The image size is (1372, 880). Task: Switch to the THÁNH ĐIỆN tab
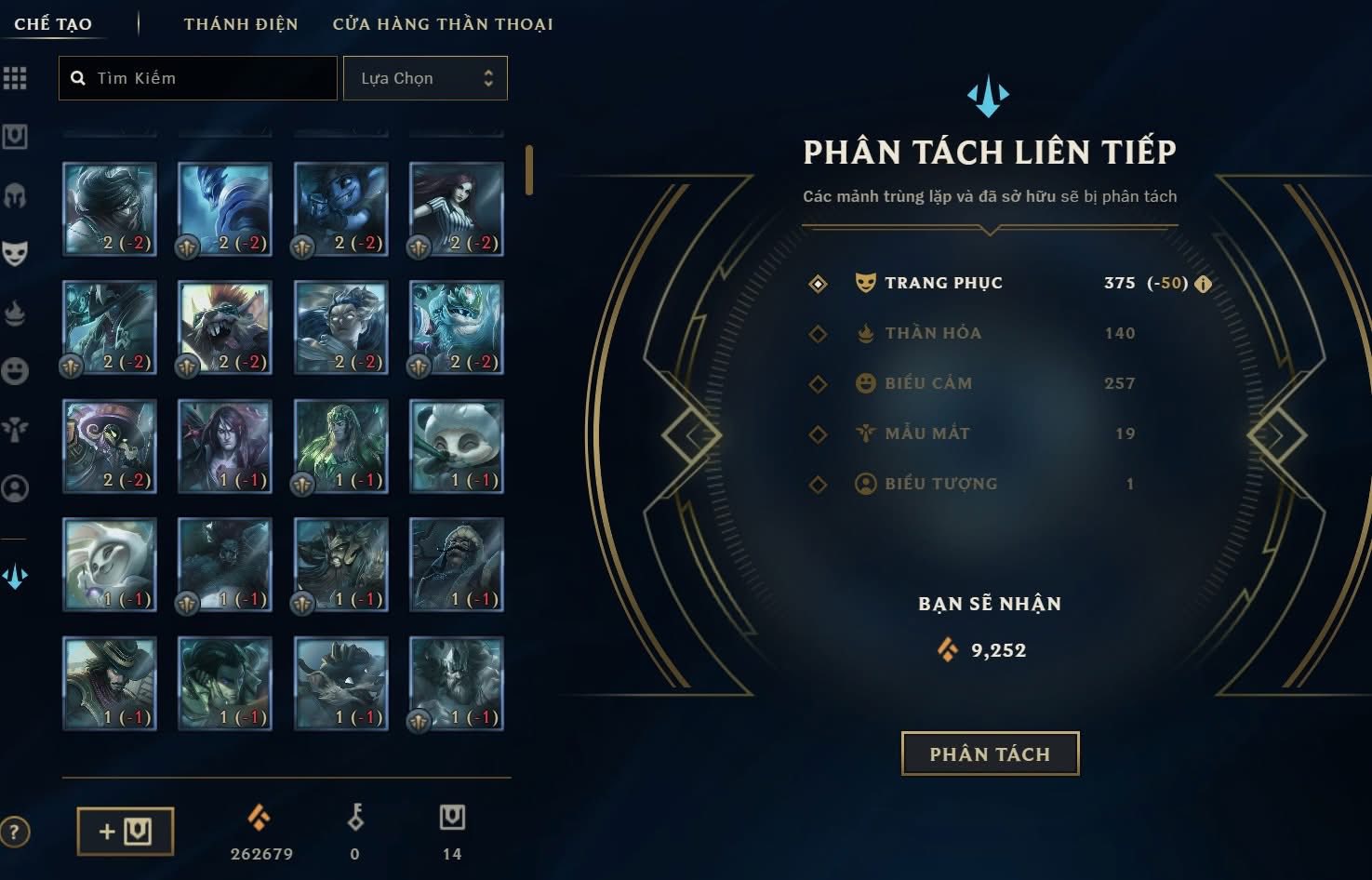tap(240, 23)
